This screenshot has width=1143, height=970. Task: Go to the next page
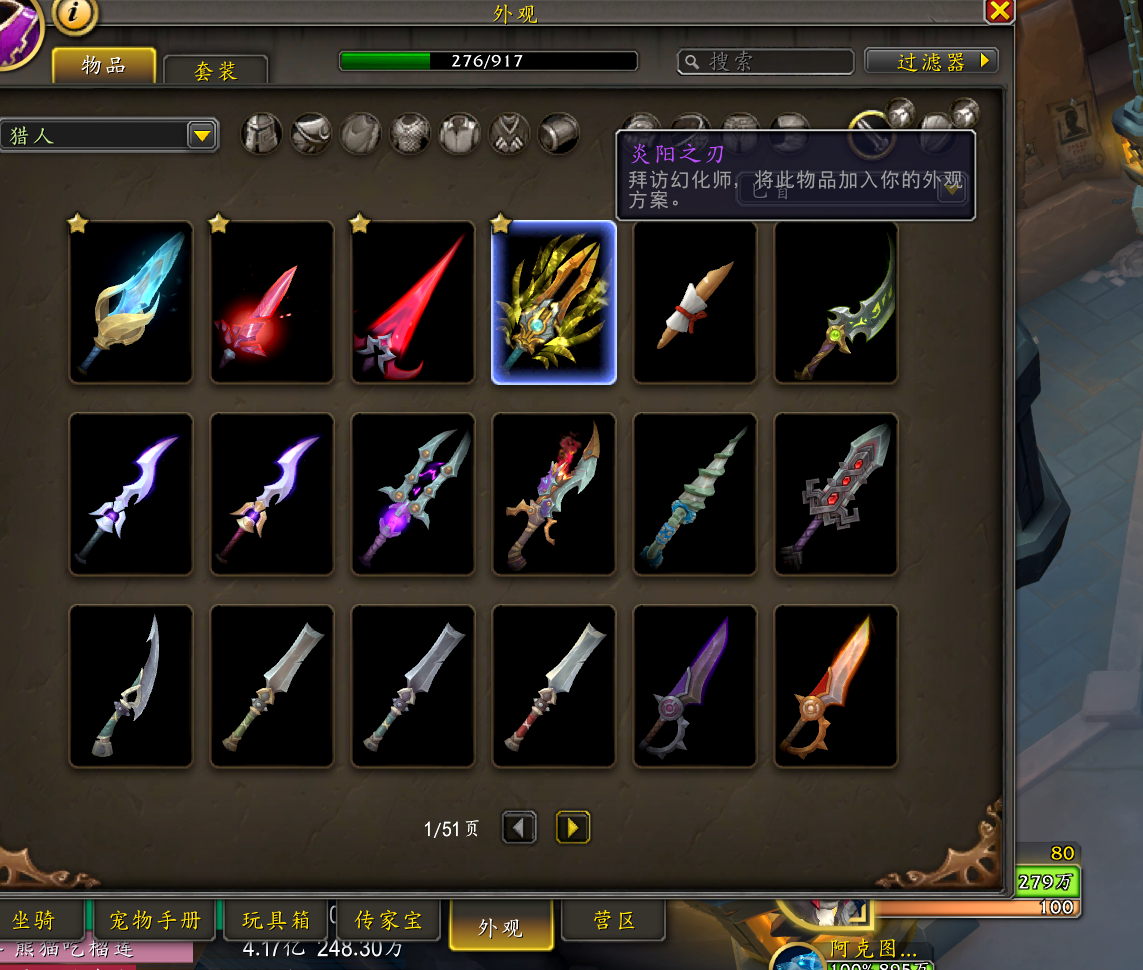point(572,827)
